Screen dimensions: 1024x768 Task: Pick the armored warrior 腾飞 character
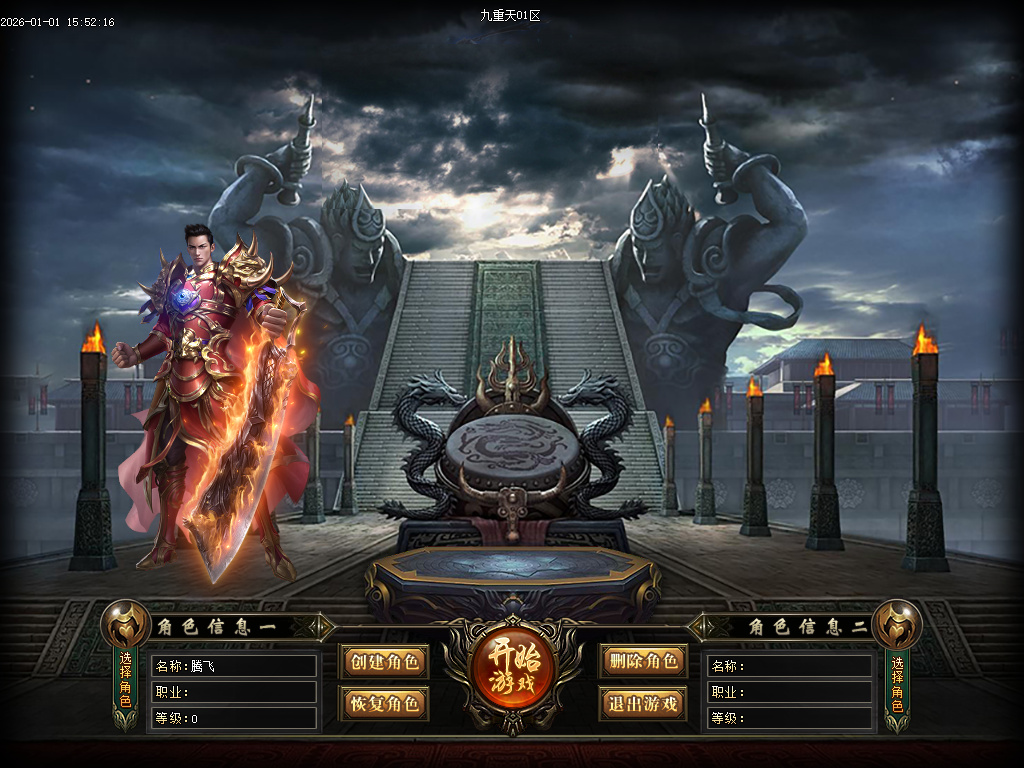[215, 400]
